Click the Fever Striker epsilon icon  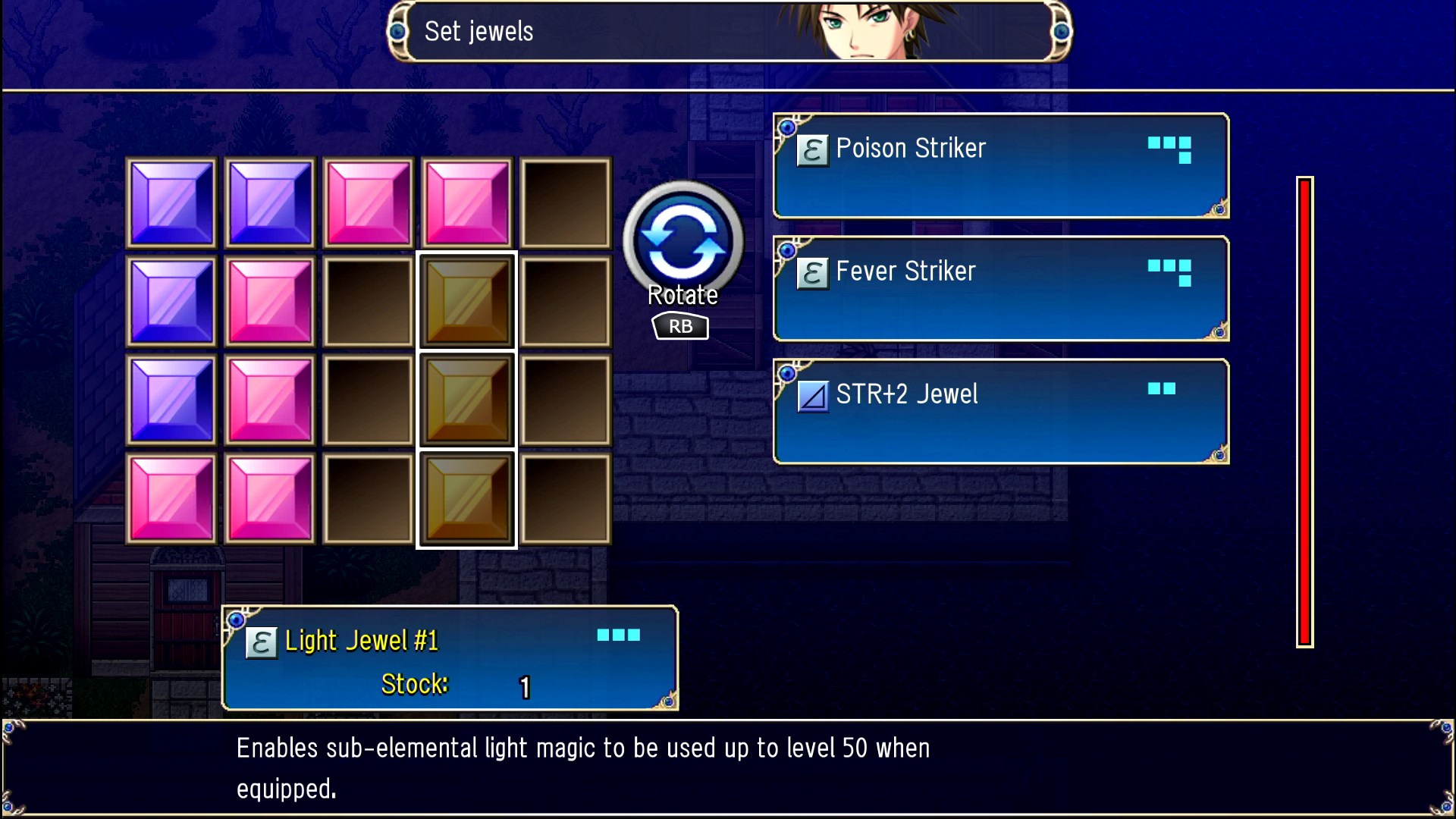(813, 274)
